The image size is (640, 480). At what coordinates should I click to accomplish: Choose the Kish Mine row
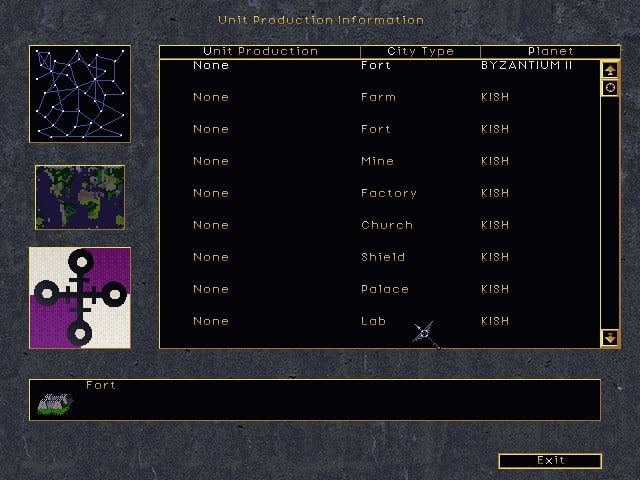[x=378, y=162]
